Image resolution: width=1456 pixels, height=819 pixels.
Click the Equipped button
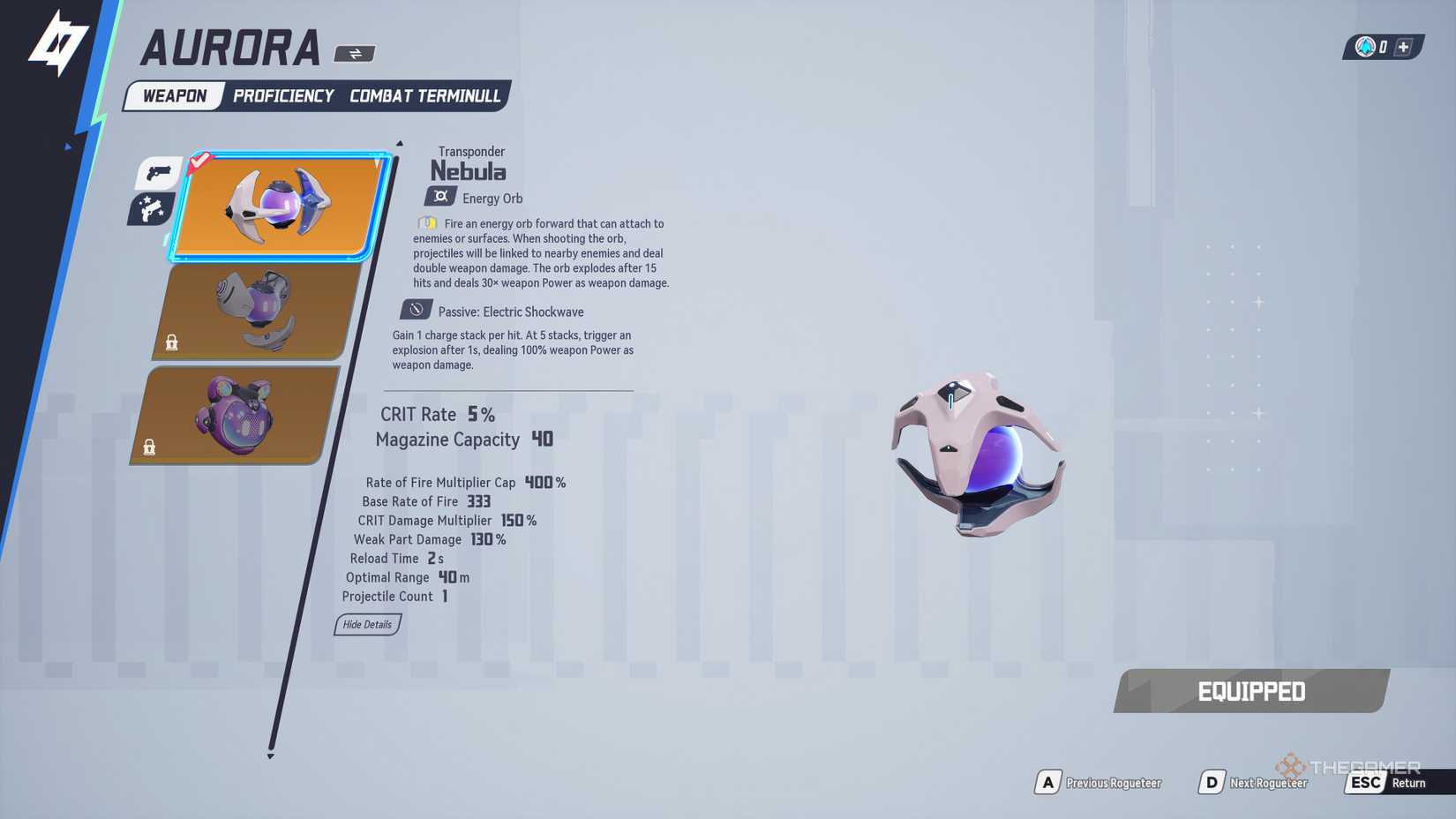(x=1251, y=691)
